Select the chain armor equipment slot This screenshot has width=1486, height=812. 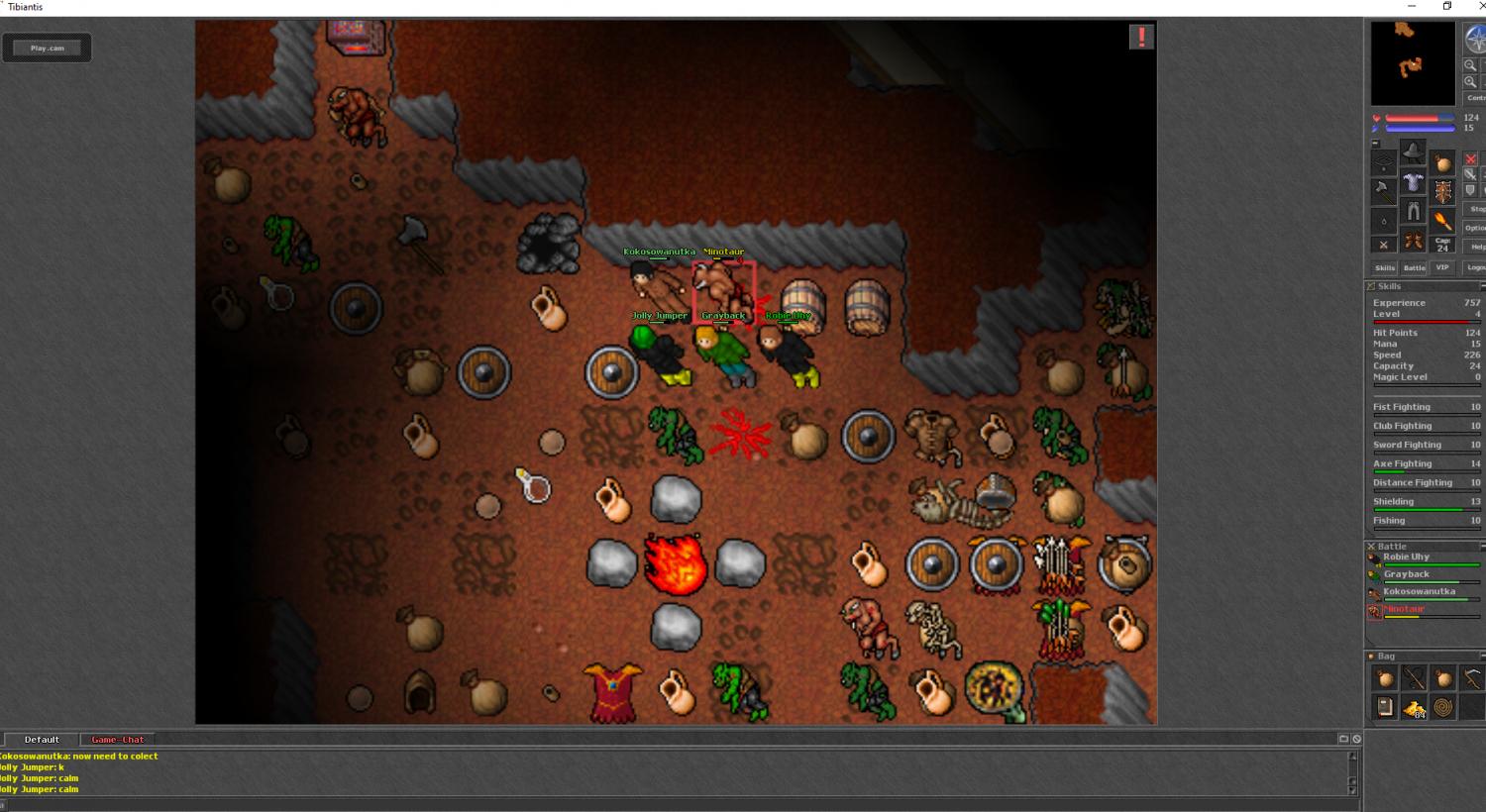[1414, 183]
